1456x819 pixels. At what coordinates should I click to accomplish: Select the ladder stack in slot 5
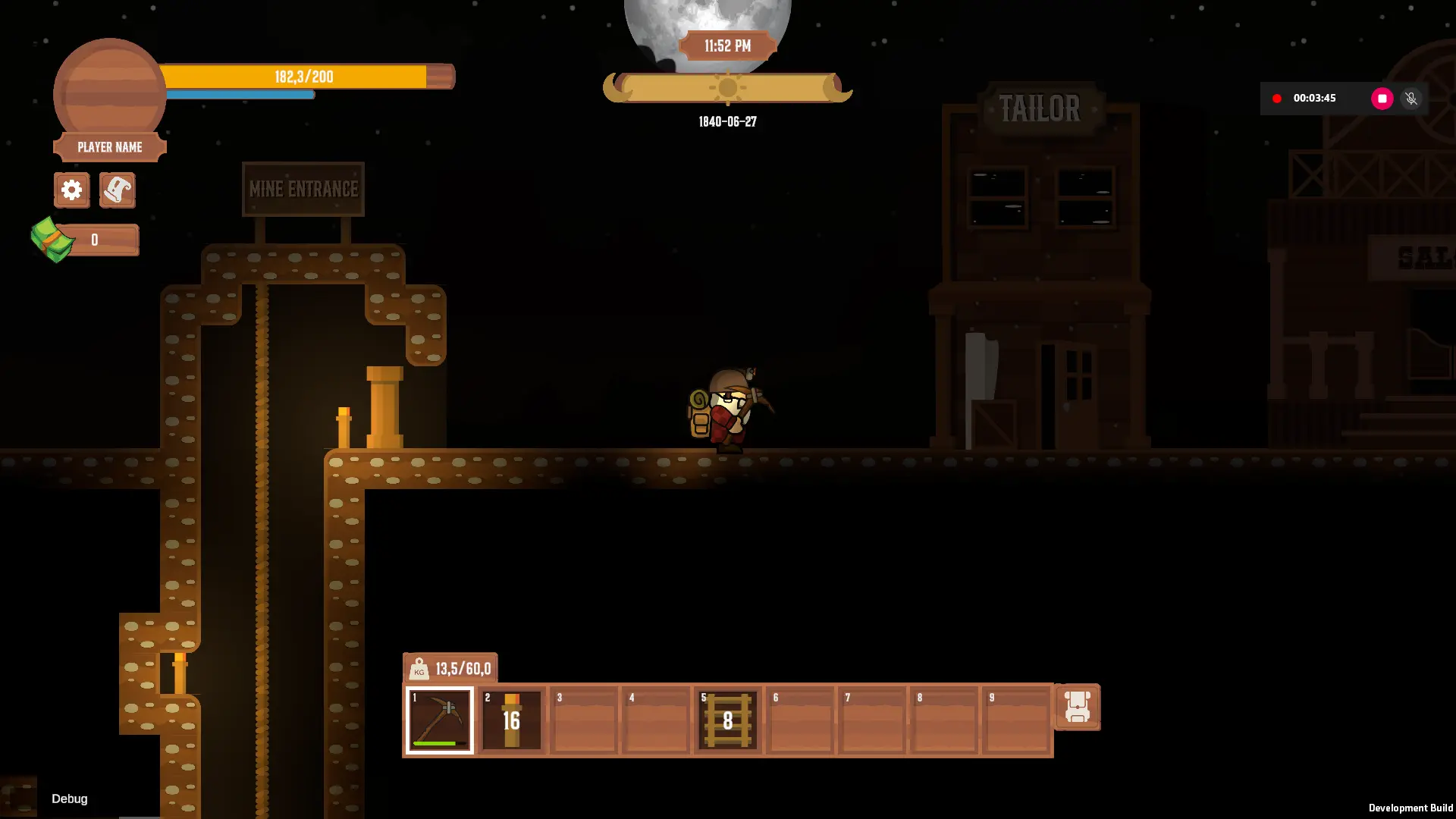728,720
